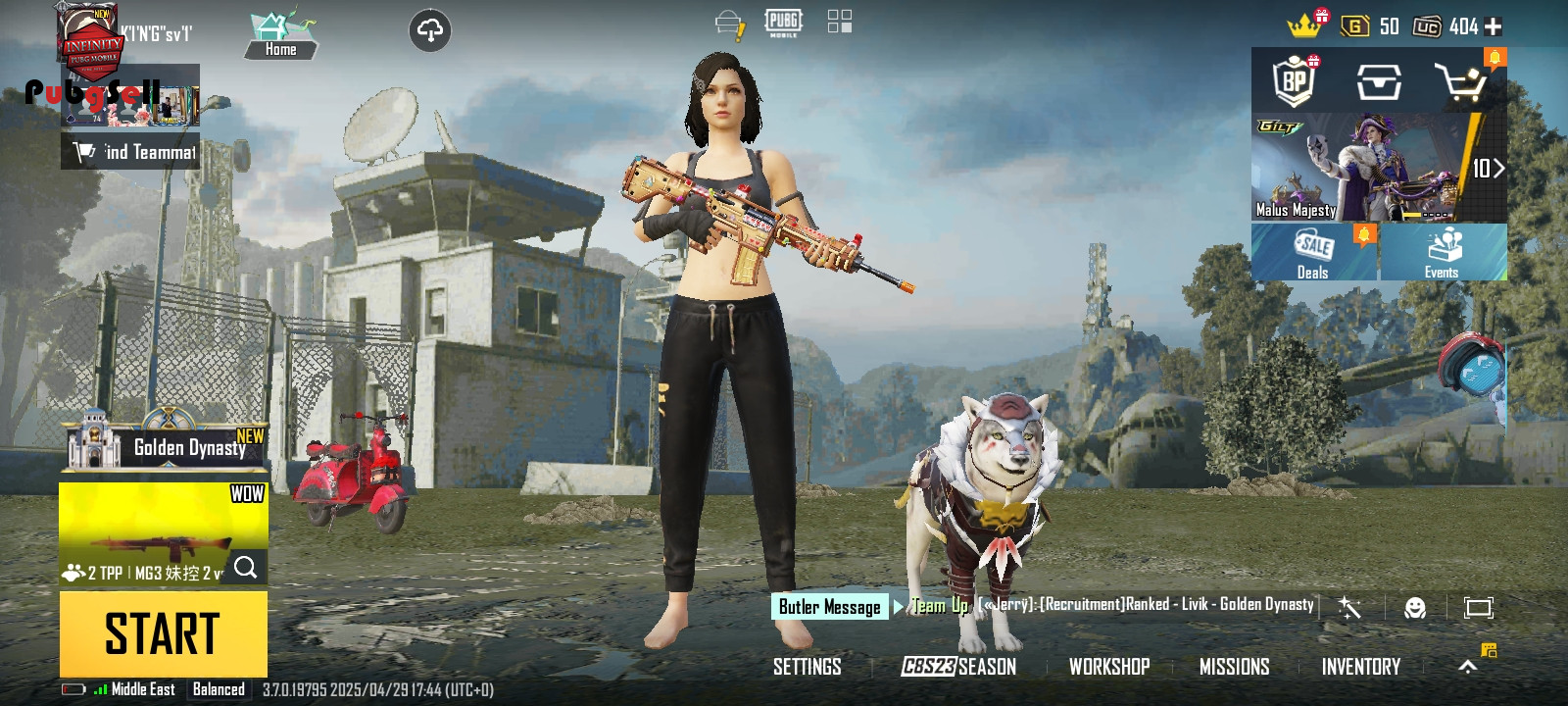Image resolution: width=1568 pixels, height=706 pixels.
Task: Open the Home feature
Action: tap(281, 35)
